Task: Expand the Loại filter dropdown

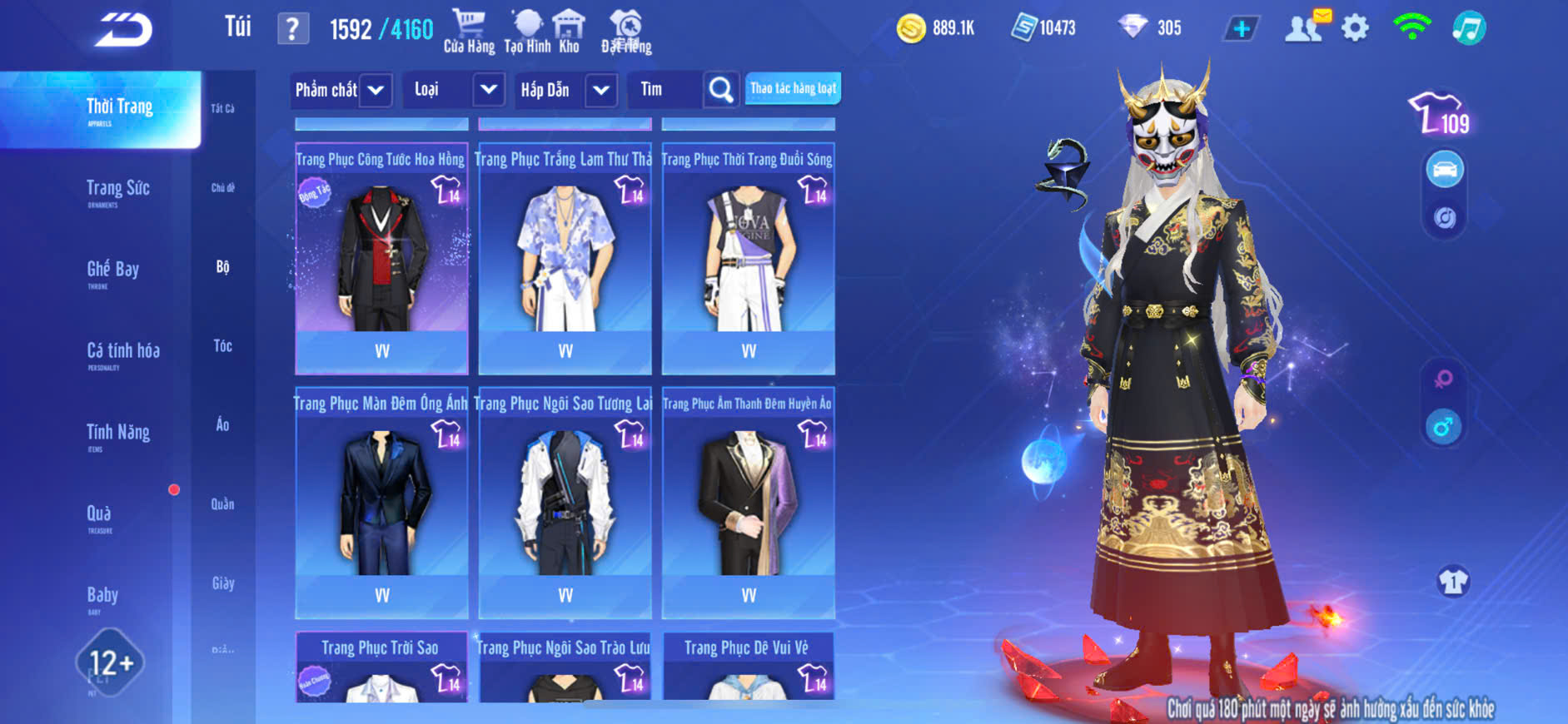Action: click(456, 90)
